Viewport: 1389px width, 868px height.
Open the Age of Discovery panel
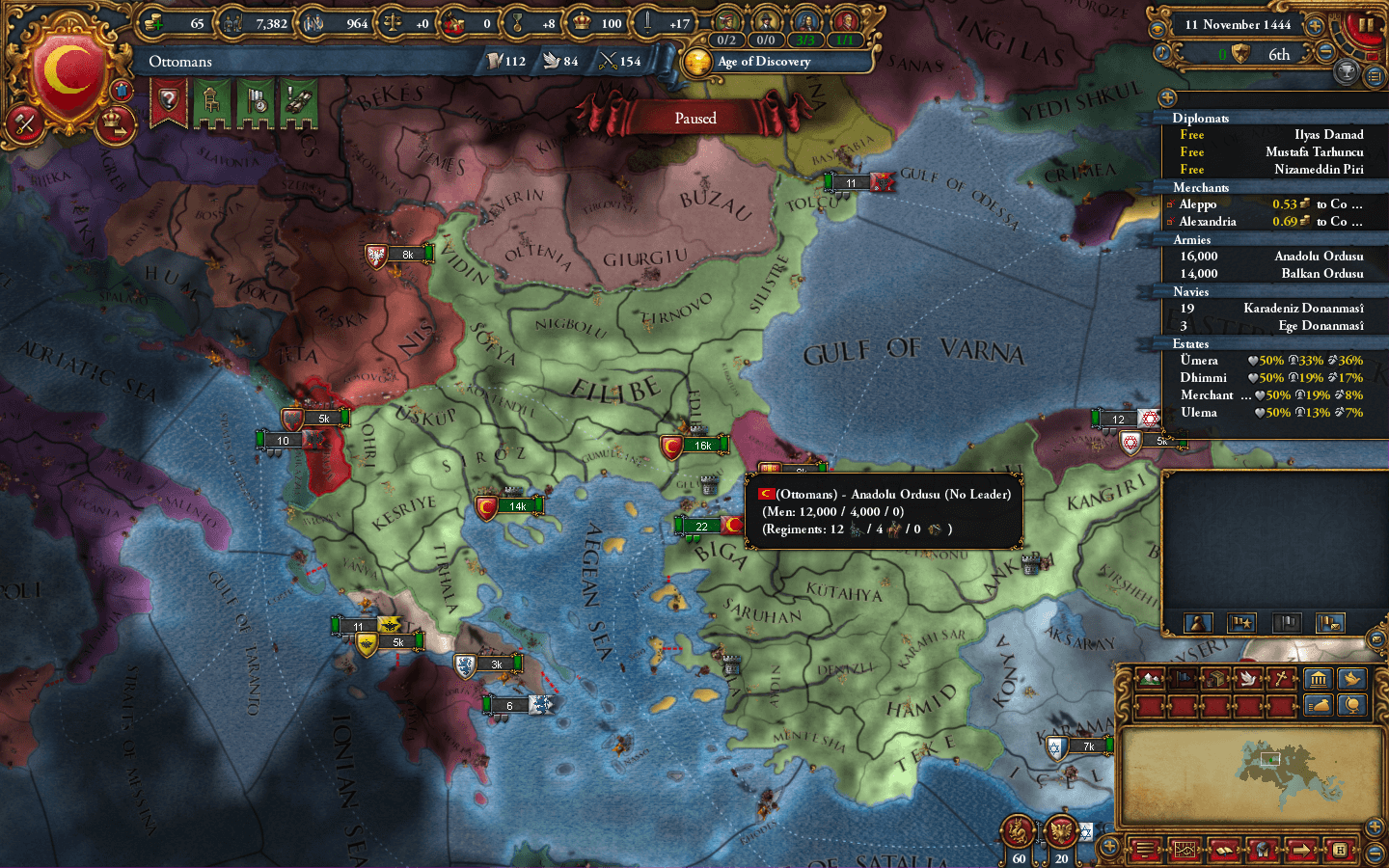click(x=763, y=62)
